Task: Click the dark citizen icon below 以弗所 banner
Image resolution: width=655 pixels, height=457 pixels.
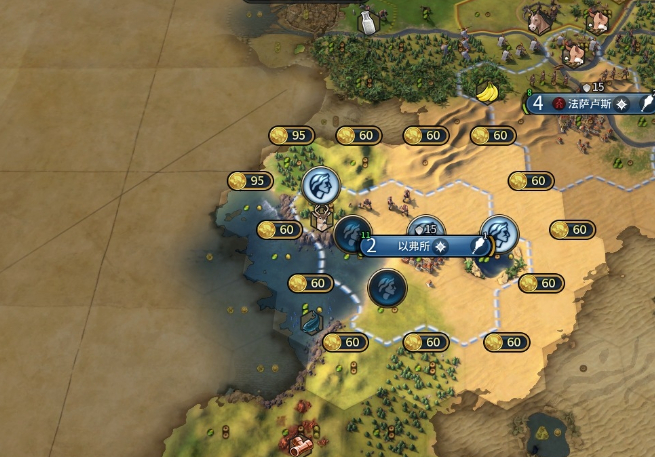Action: point(387,288)
